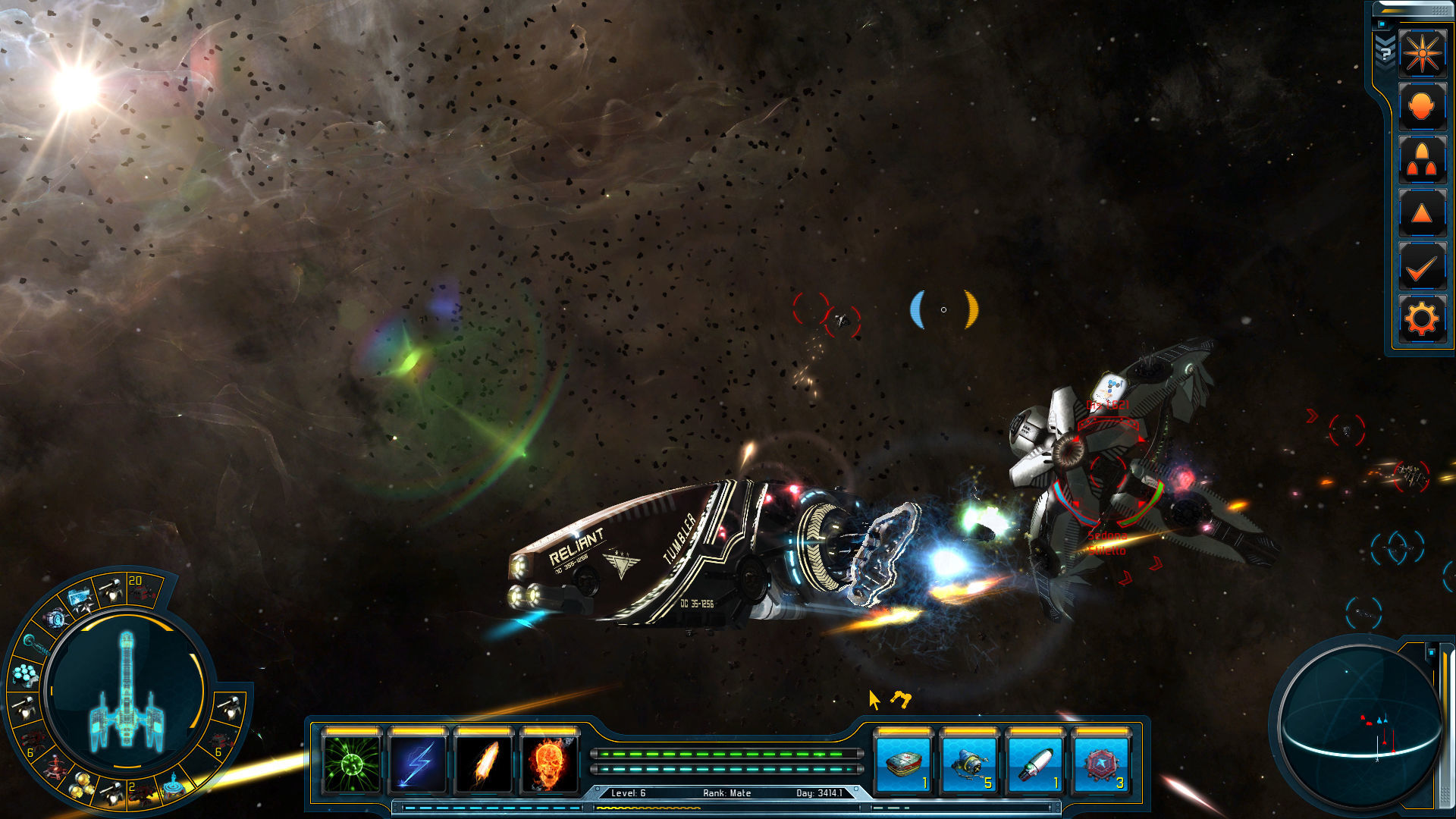This screenshot has width=1456, height=819.
Task: Select the cyan cluster pod equipment slot
Action: (26, 673)
